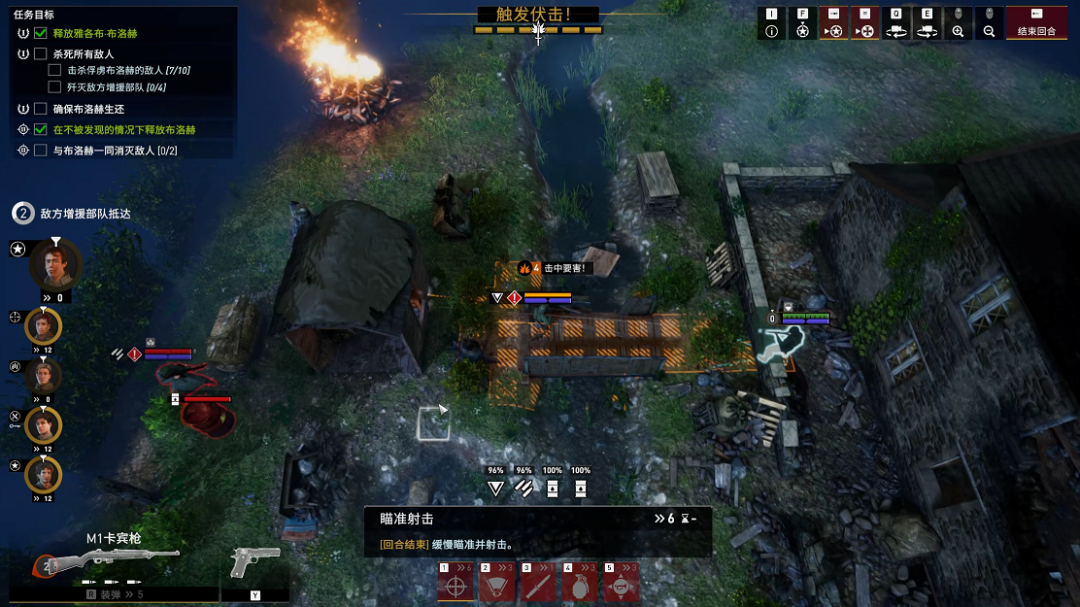Toggle the 杀死所有敌人 objective checkbox
This screenshot has height=607, width=1080.
[41, 54]
